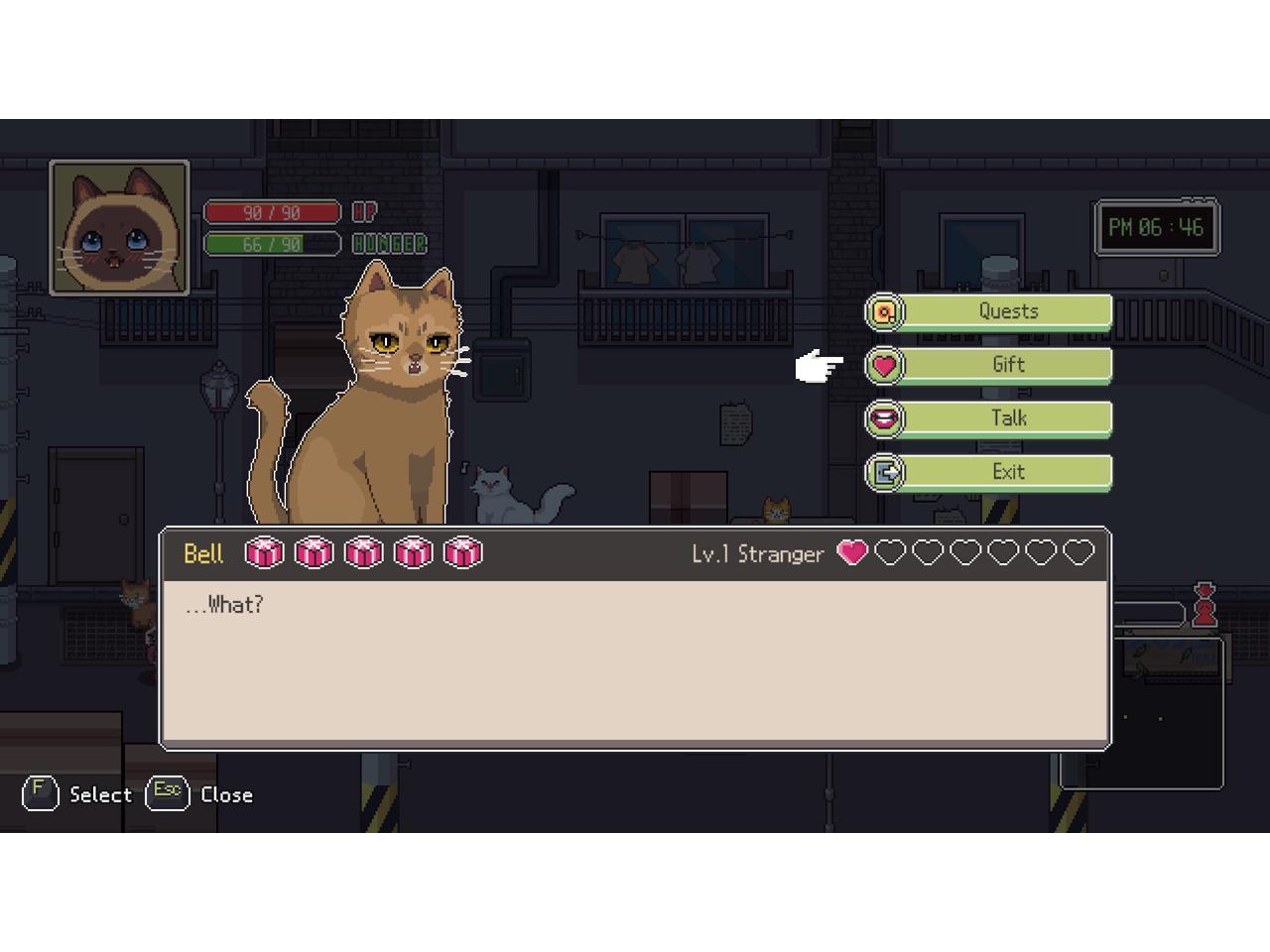Open the Quests option
This screenshot has height=952, width=1270.
tap(1007, 311)
